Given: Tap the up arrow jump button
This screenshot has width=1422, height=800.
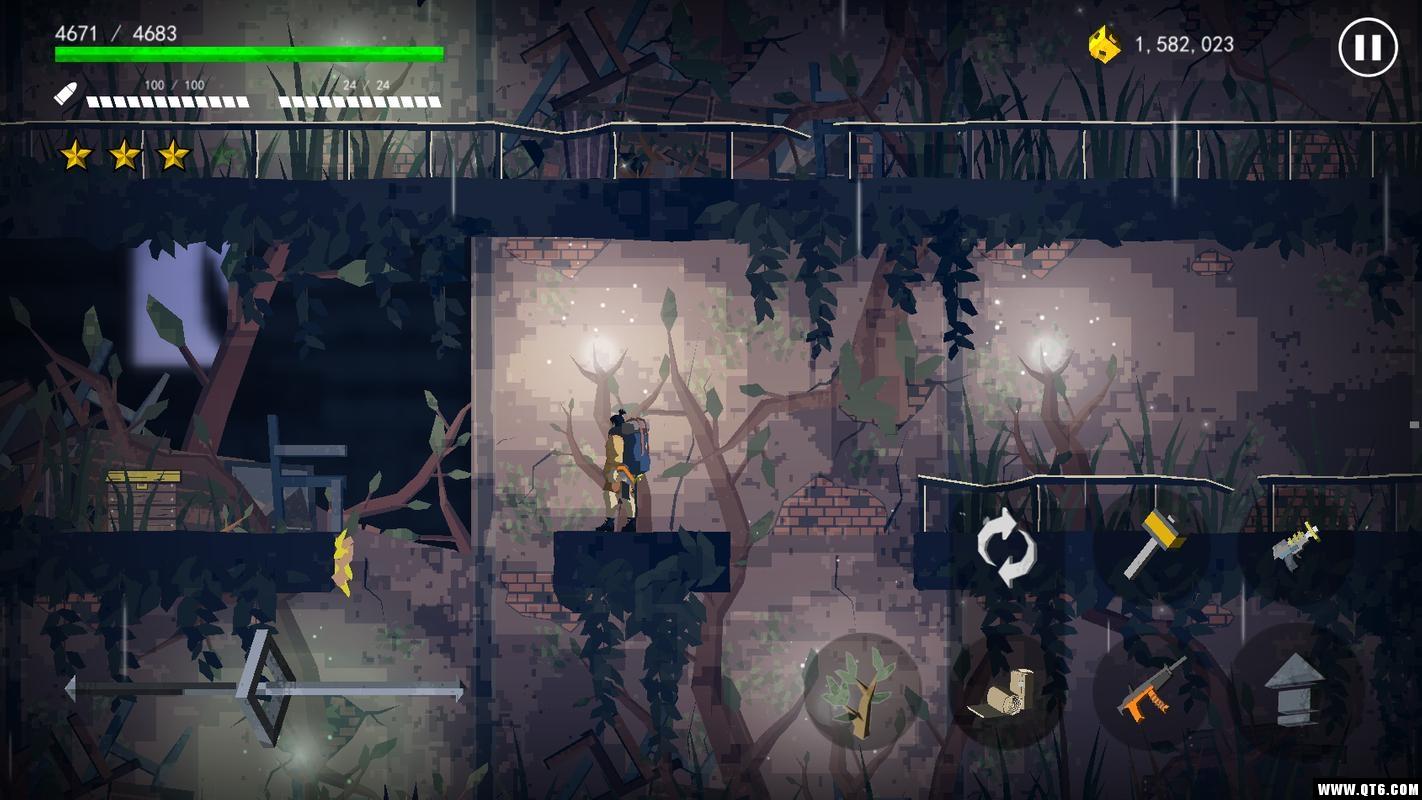Looking at the screenshot, I should (1295, 690).
